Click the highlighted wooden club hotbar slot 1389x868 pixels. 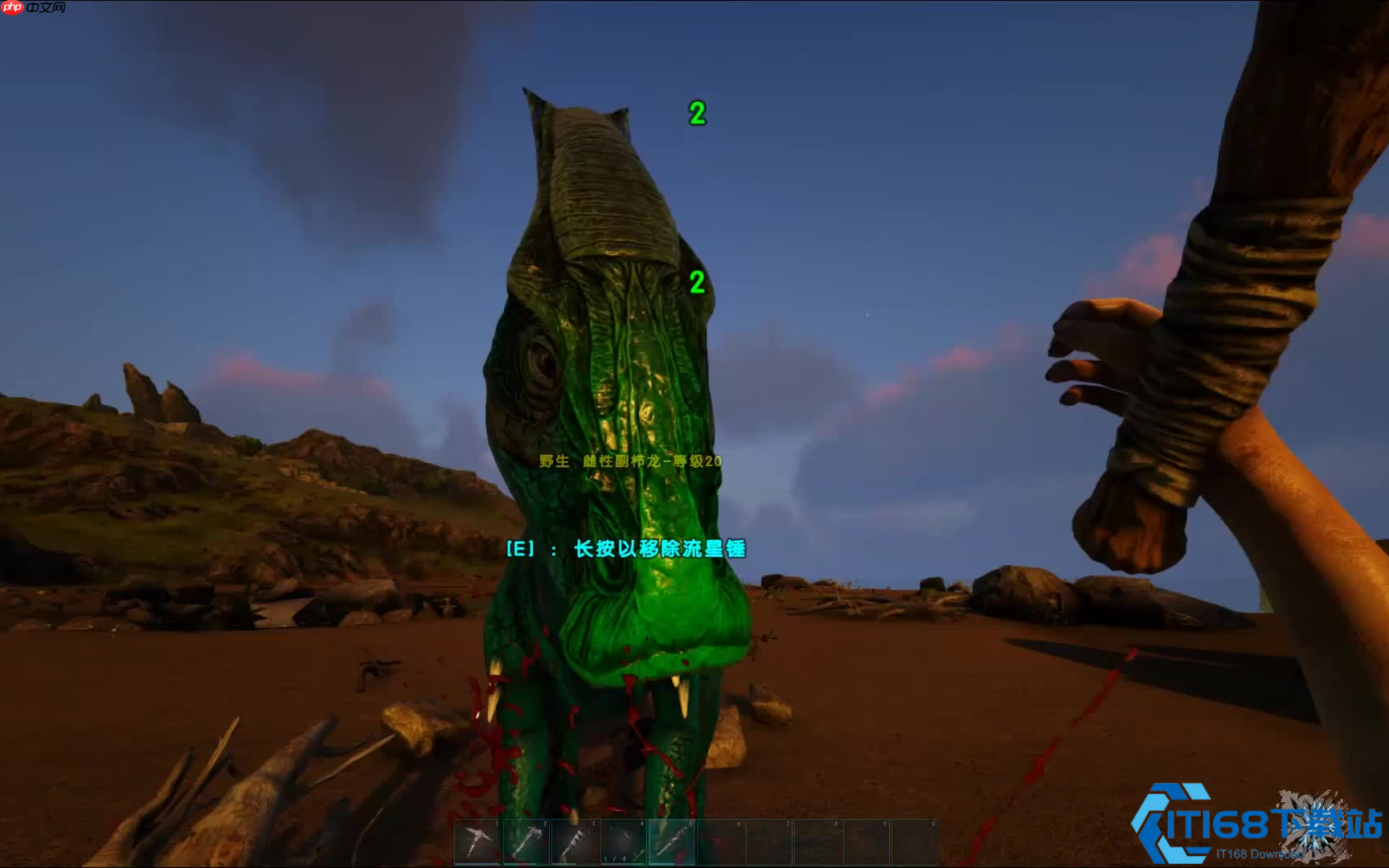click(672, 842)
